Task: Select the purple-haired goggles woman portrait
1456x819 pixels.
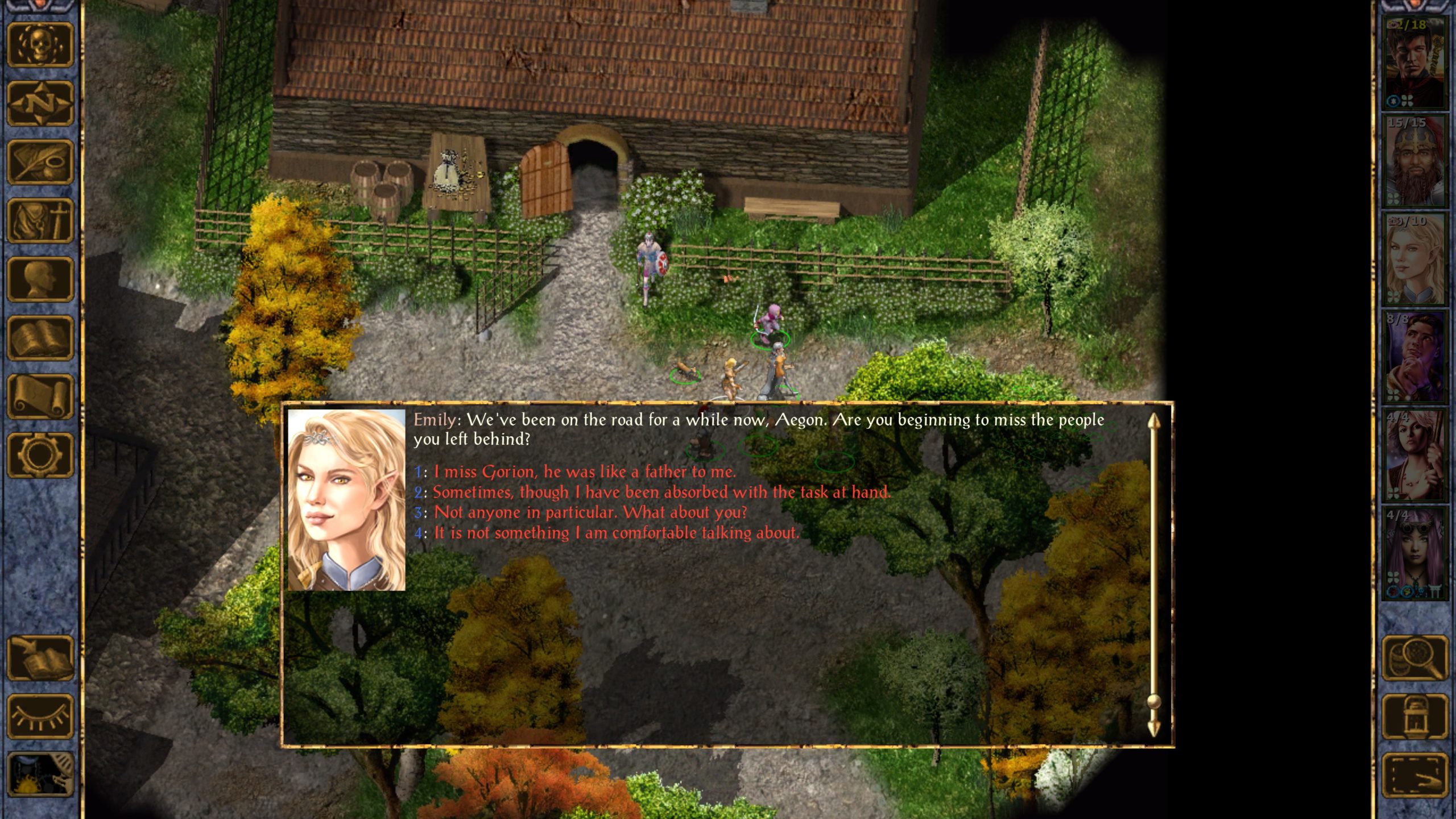Action: [x=1414, y=553]
